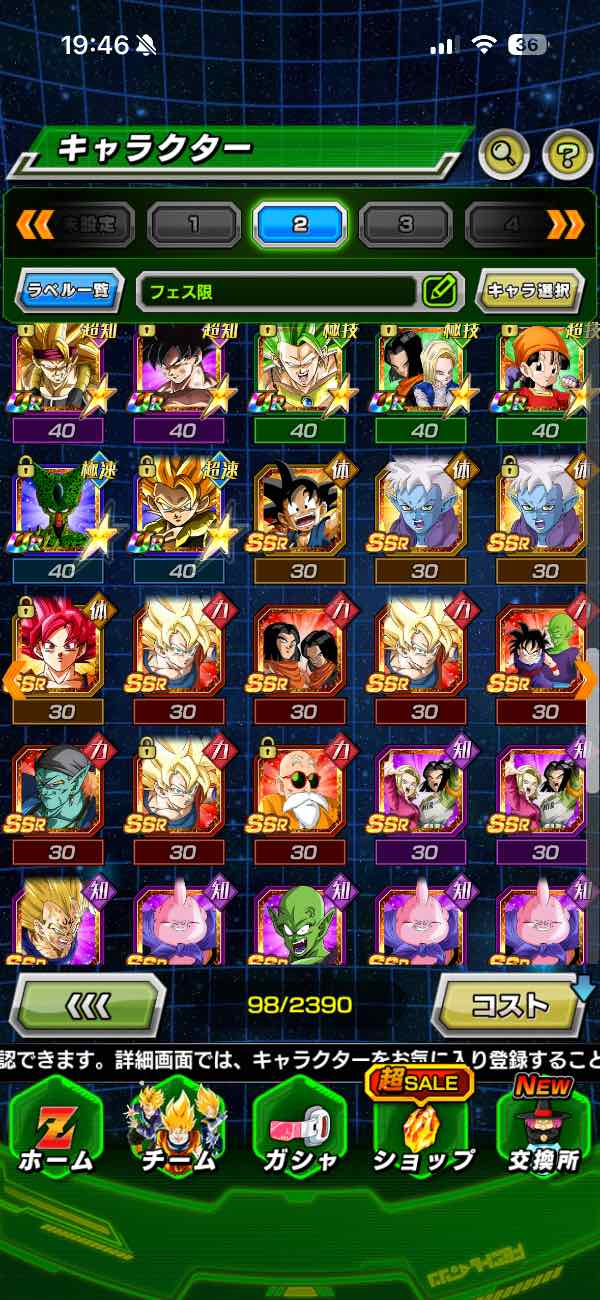The width and height of the screenshot is (600, 1300).
Task: Switch to label tab 1
Action: click(x=194, y=223)
